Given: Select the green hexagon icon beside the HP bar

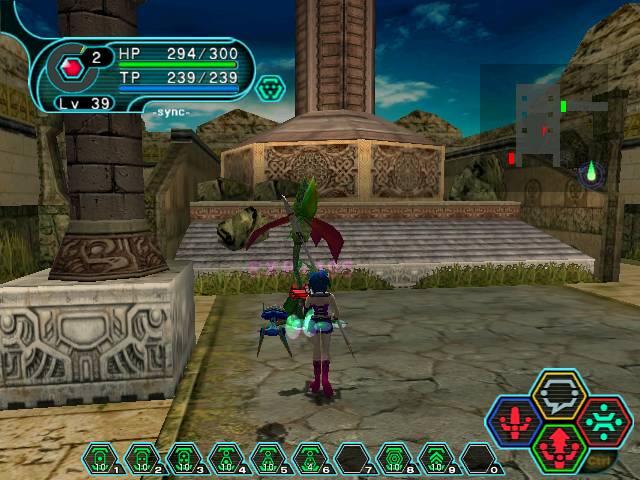Looking at the screenshot, I should click(x=270, y=89).
